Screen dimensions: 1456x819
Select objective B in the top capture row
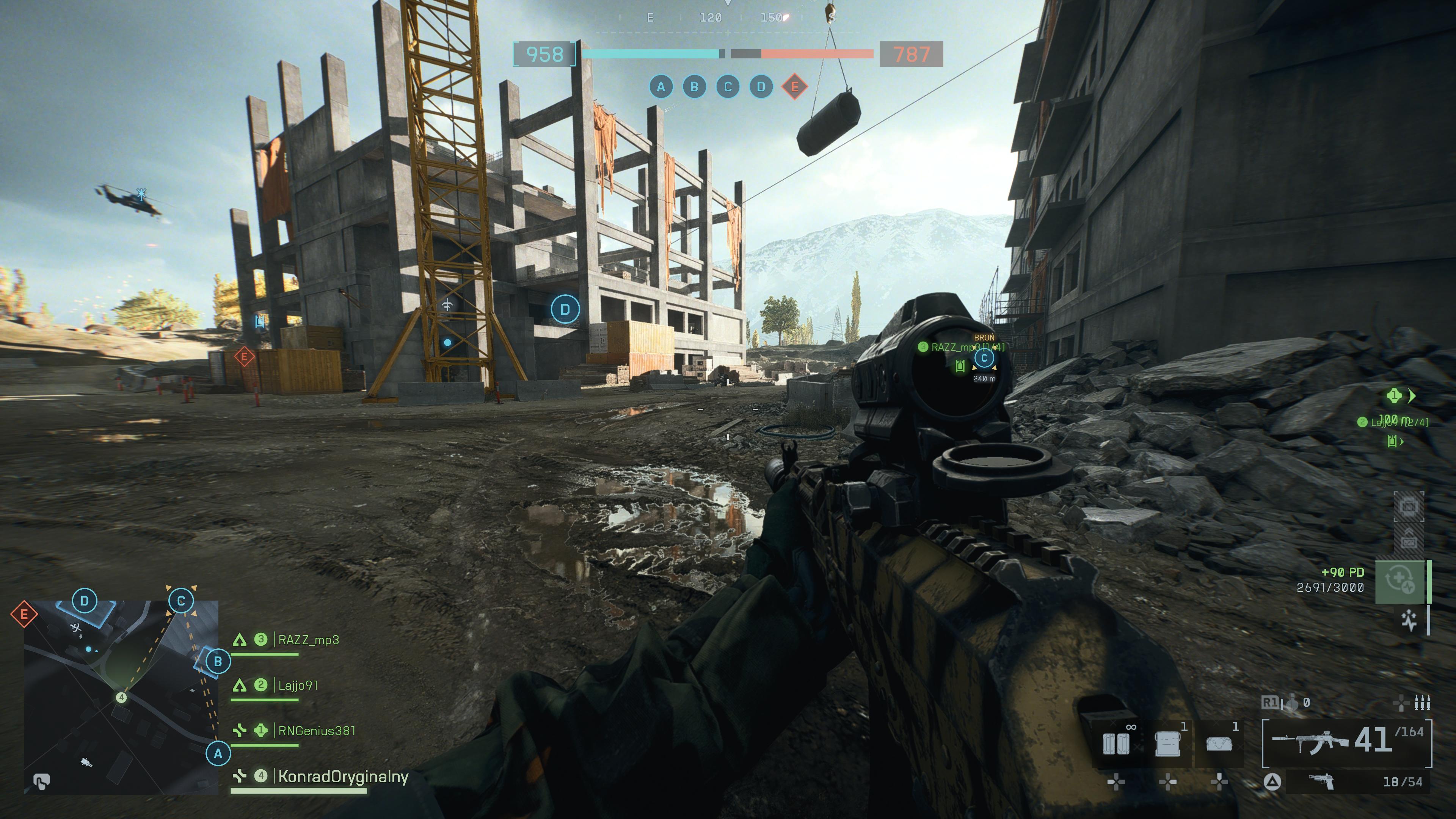[x=694, y=87]
